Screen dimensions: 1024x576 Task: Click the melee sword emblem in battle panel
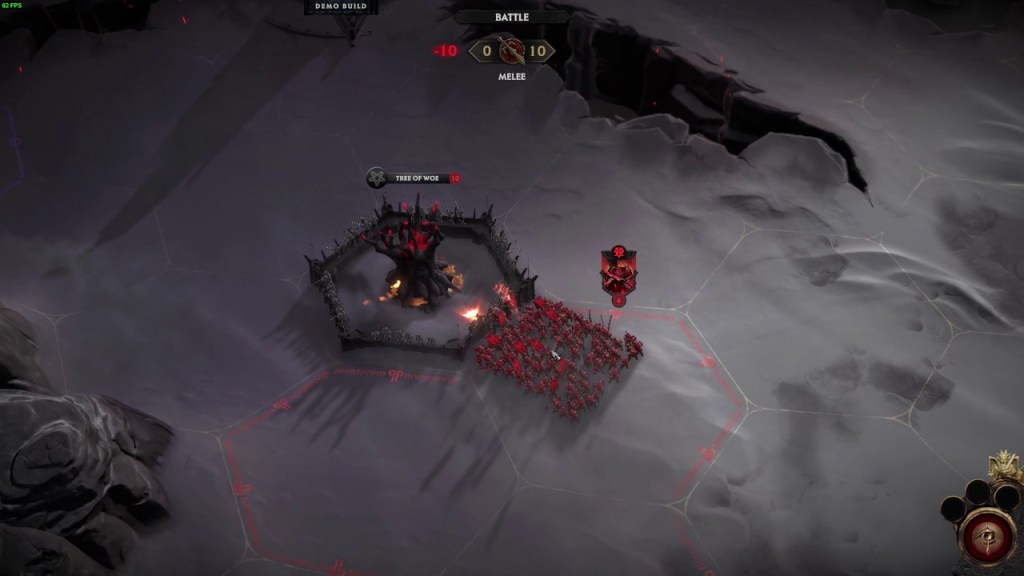coord(512,51)
